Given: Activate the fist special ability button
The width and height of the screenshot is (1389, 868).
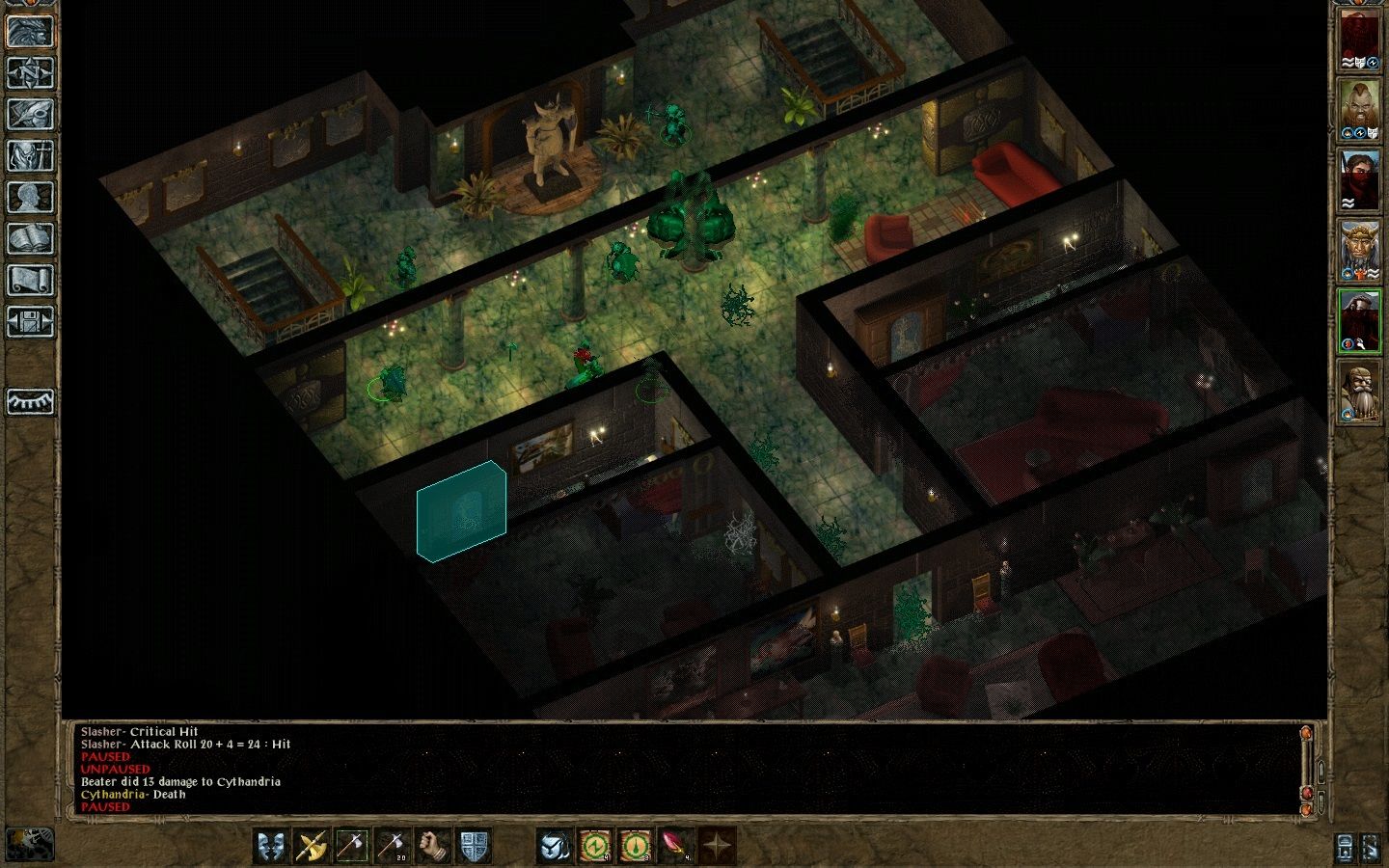Looking at the screenshot, I should [432, 846].
